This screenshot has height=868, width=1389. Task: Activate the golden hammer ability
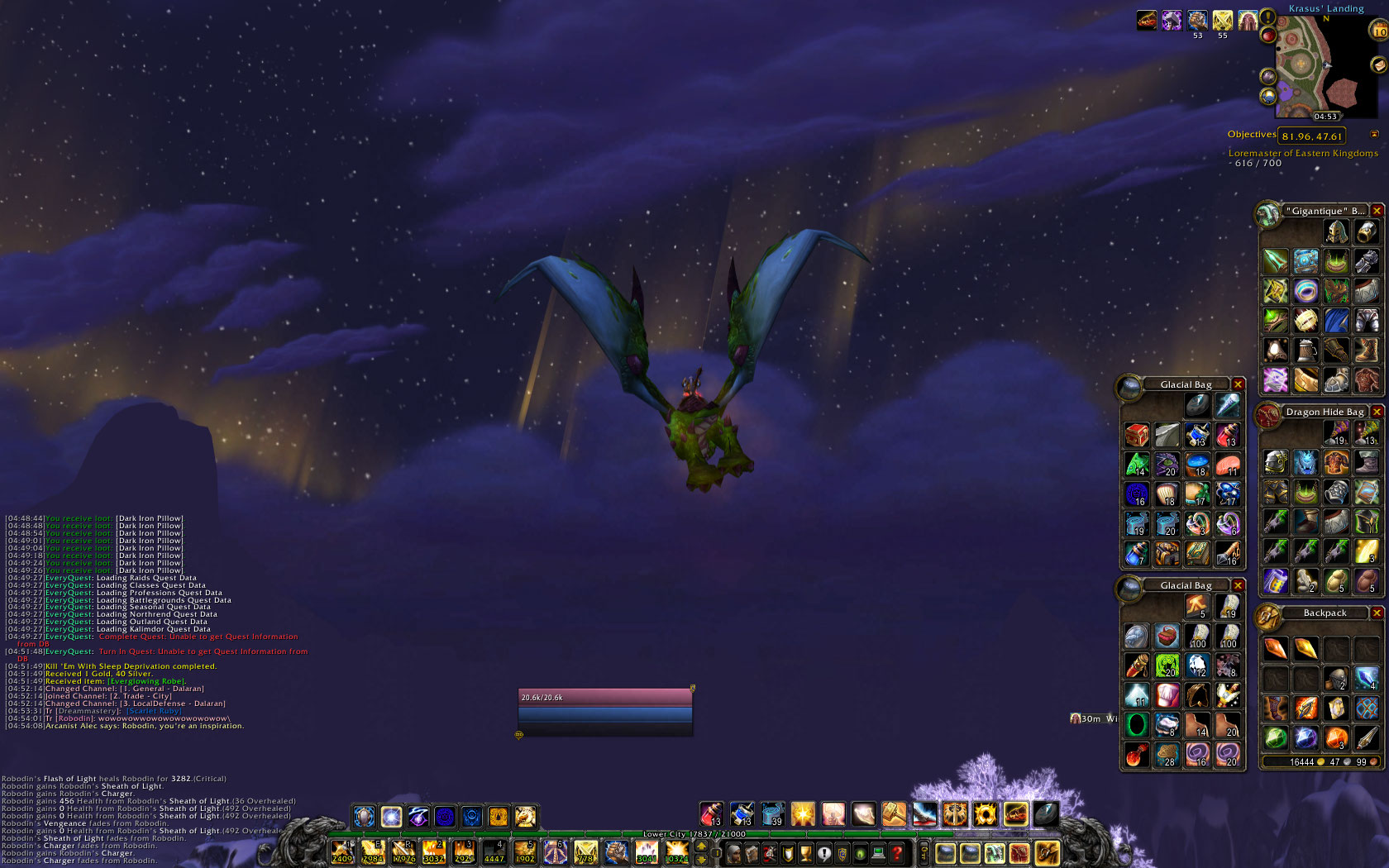coord(894,815)
